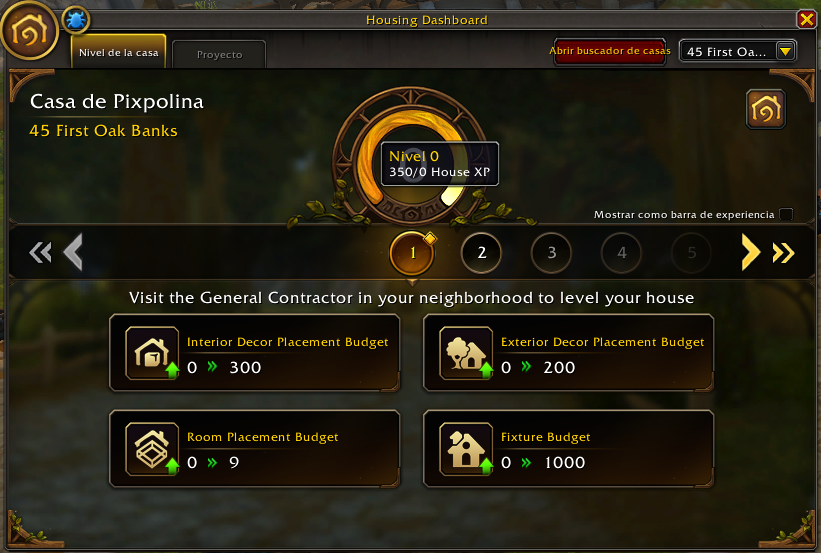This screenshot has width=821, height=553.
Task: Click Abrir buscador de casas button
Action: pyautogui.click(x=608, y=51)
